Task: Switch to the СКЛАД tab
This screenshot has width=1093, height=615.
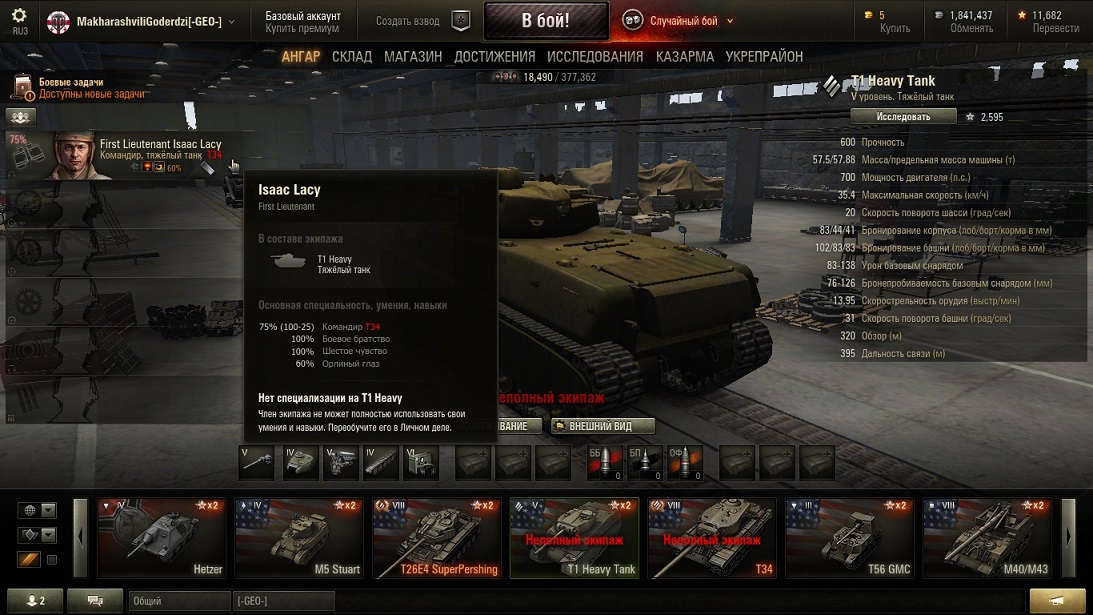Action: click(x=352, y=57)
